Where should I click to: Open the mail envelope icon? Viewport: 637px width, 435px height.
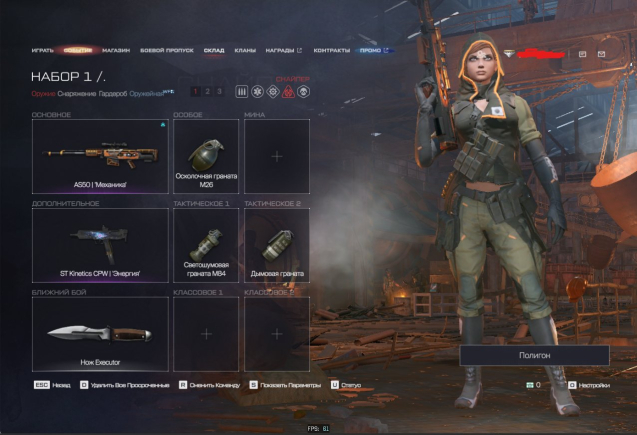click(601, 53)
